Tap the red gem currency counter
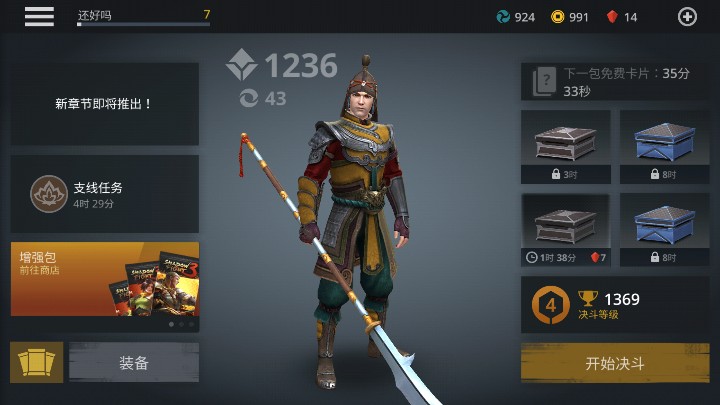 pos(622,17)
